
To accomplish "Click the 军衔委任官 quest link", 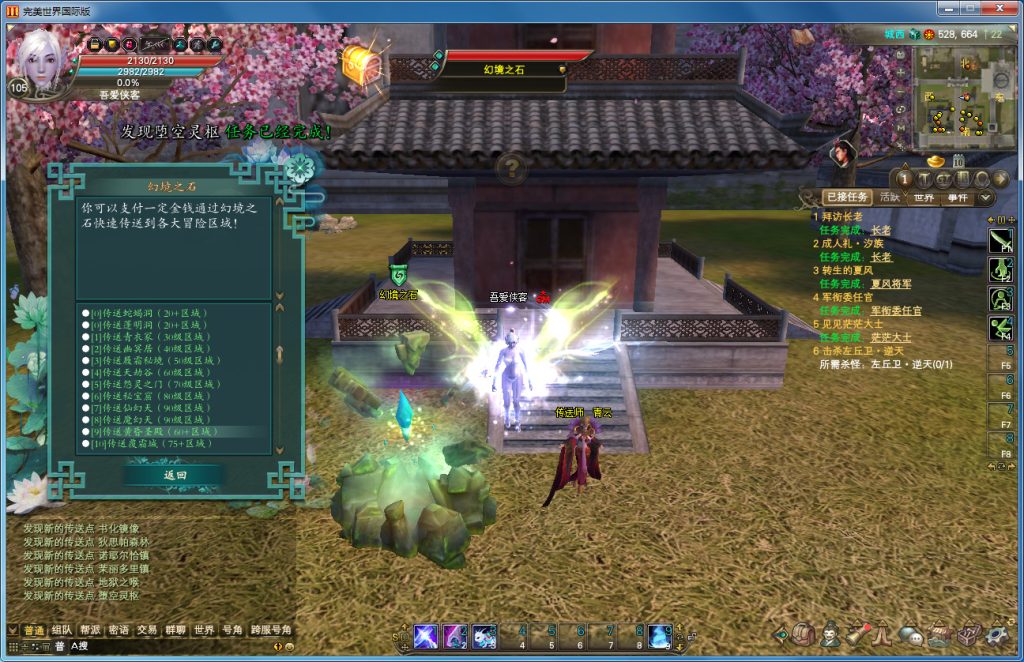I will [x=896, y=311].
